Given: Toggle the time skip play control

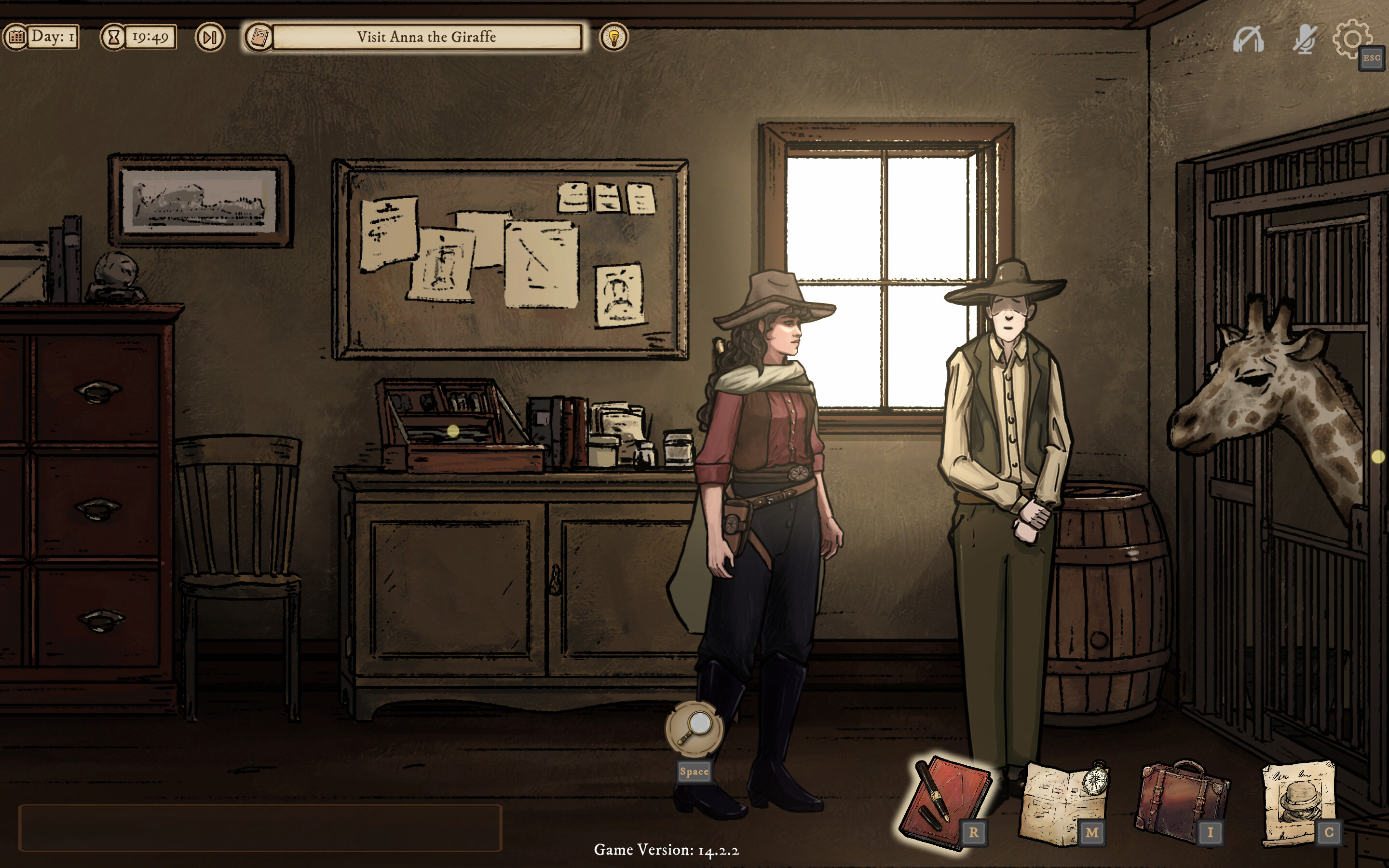Looking at the screenshot, I should click(x=210, y=37).
